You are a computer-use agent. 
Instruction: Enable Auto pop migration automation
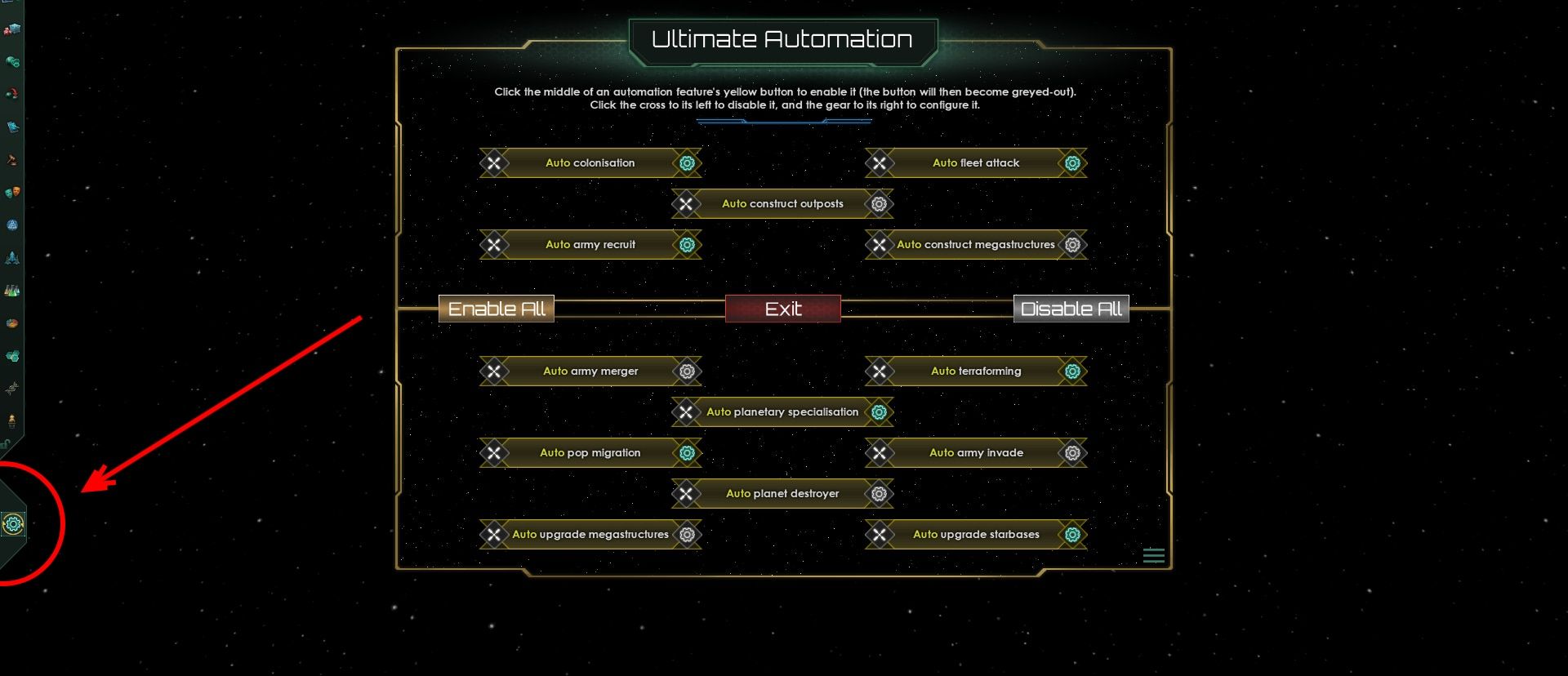(590, 452)
